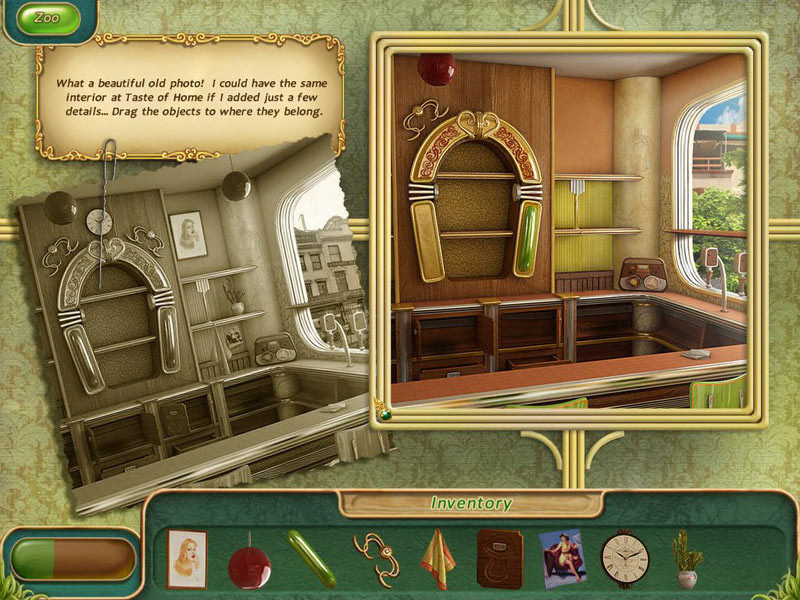The width and height of the screenshot is (800, 600).
Task: Choose the wall clock item
Action: [625, 558]
